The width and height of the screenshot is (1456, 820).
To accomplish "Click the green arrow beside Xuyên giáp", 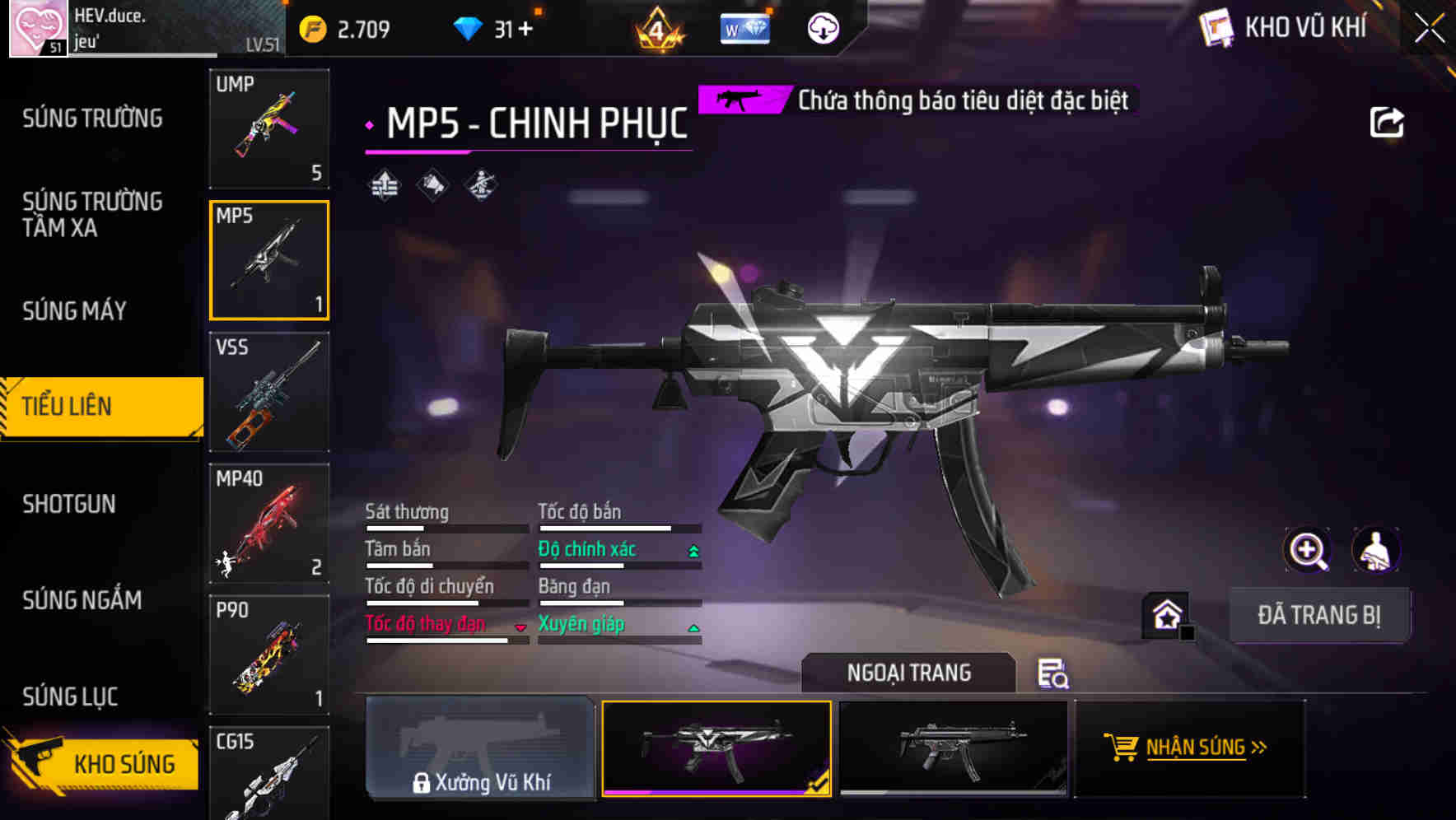I will 692,627.
